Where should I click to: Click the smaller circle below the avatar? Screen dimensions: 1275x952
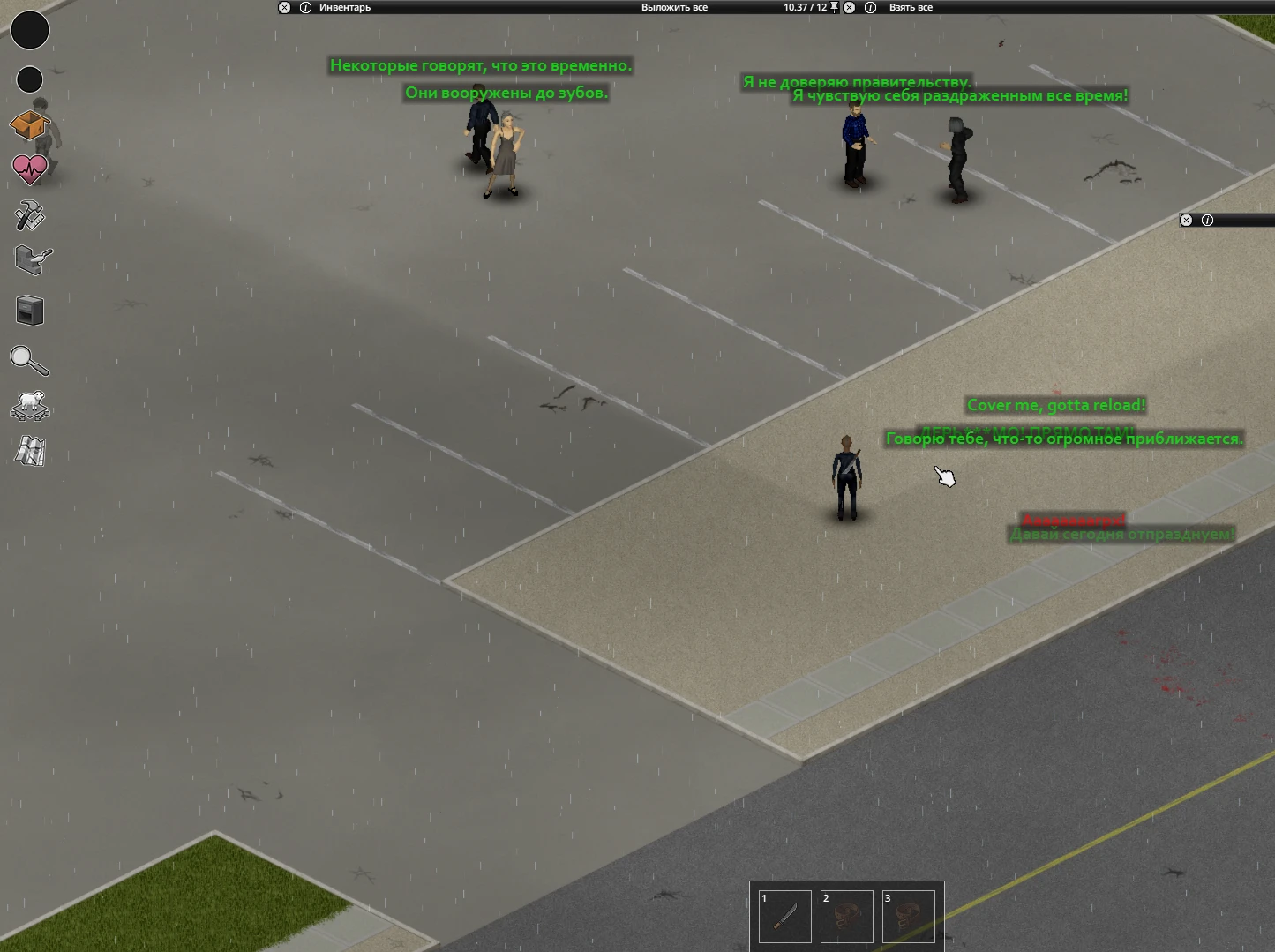click(x=29, y=79)
